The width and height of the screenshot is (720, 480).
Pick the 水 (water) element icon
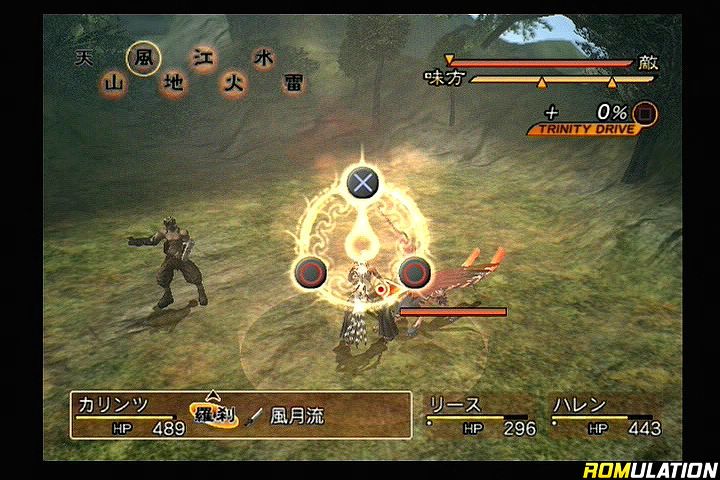pos(263,59)
